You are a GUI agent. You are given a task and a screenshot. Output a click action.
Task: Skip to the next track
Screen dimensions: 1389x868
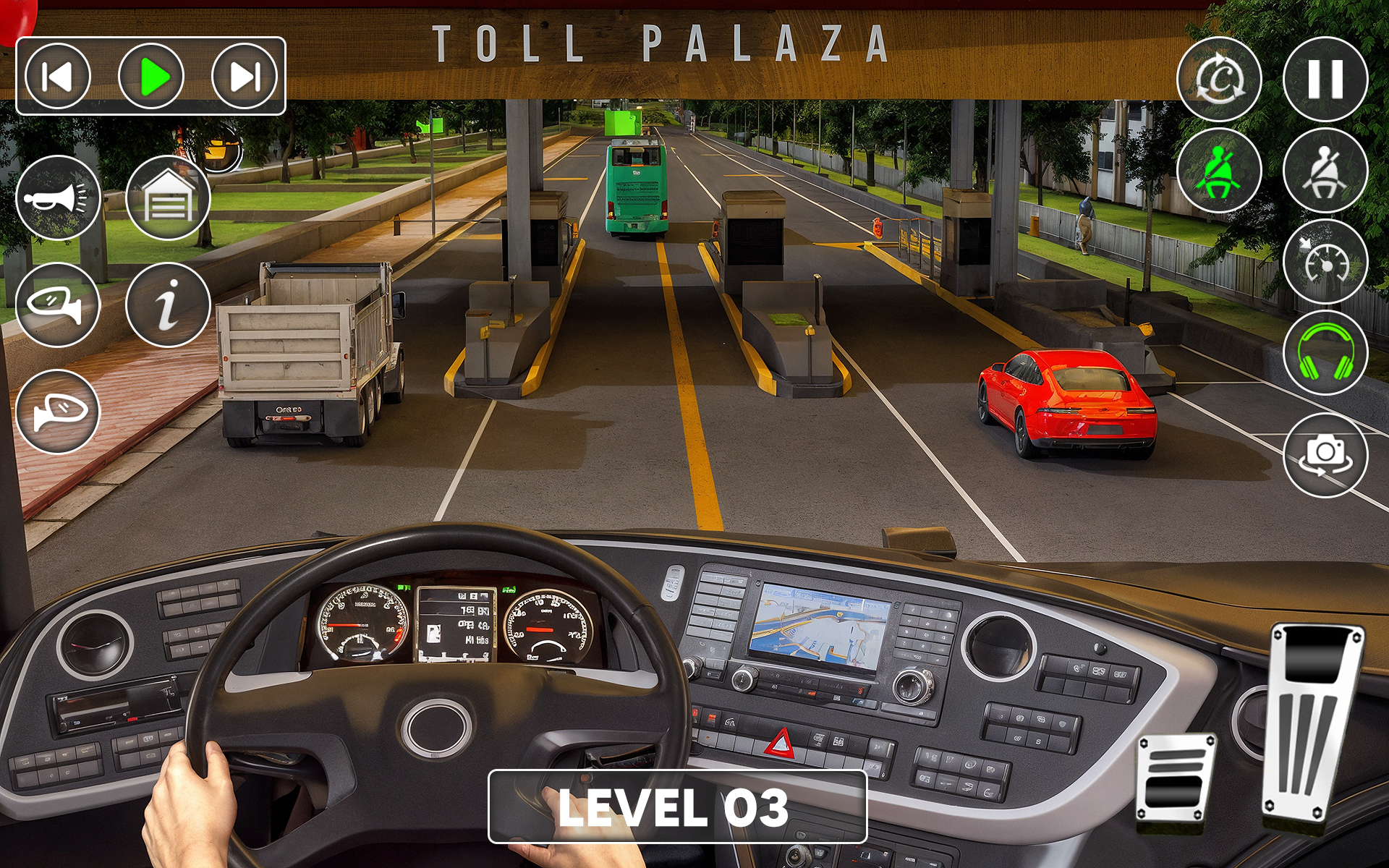245,76
